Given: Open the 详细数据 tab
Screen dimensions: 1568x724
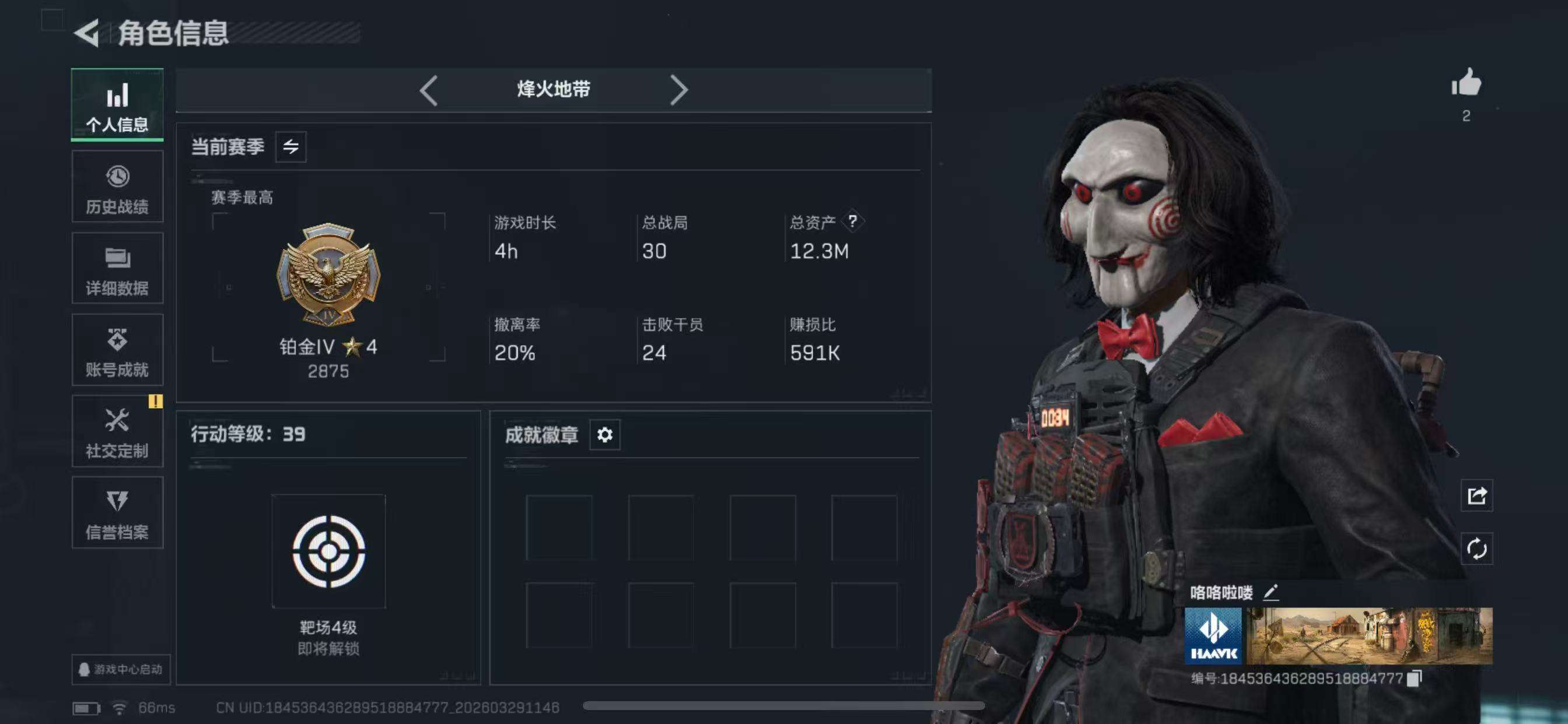Looking at the screenshot, I should 117,268.
